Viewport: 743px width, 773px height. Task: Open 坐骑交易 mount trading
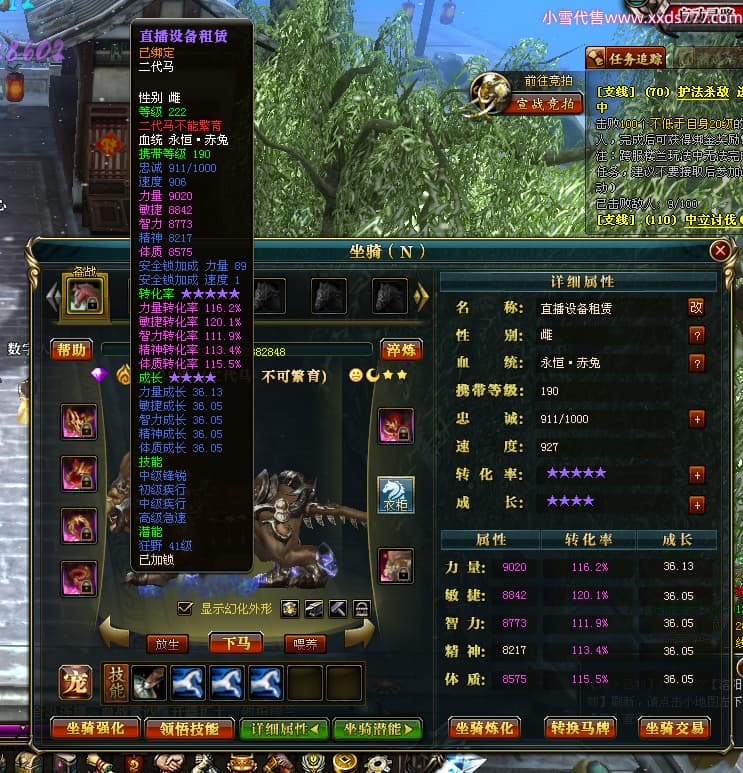(x=673, y=729)
